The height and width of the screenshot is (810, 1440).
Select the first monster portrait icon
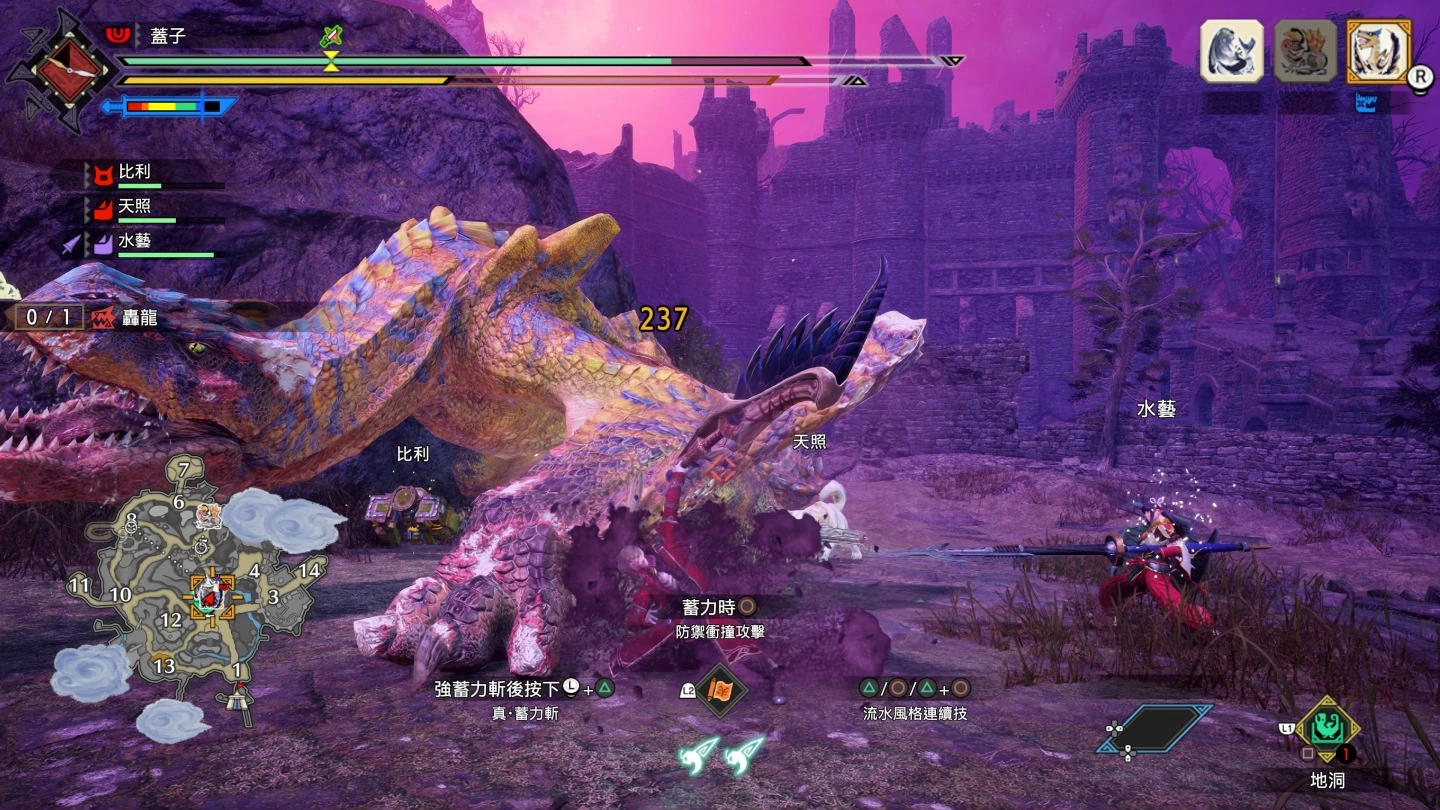[1231, 51]
